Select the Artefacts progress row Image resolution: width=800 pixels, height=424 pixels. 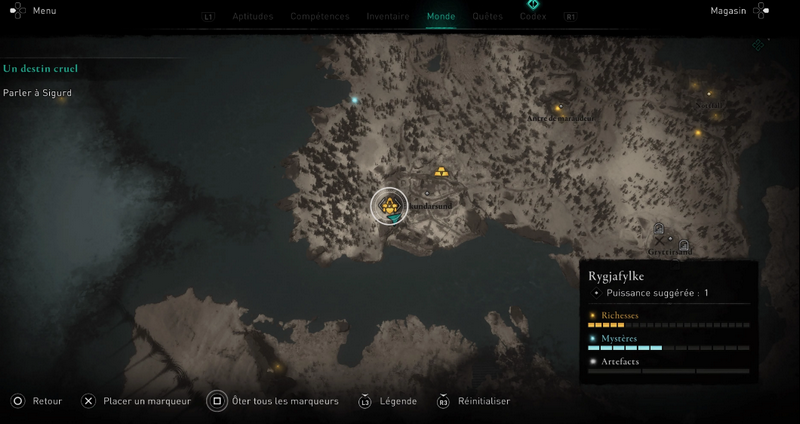(668, 365)
